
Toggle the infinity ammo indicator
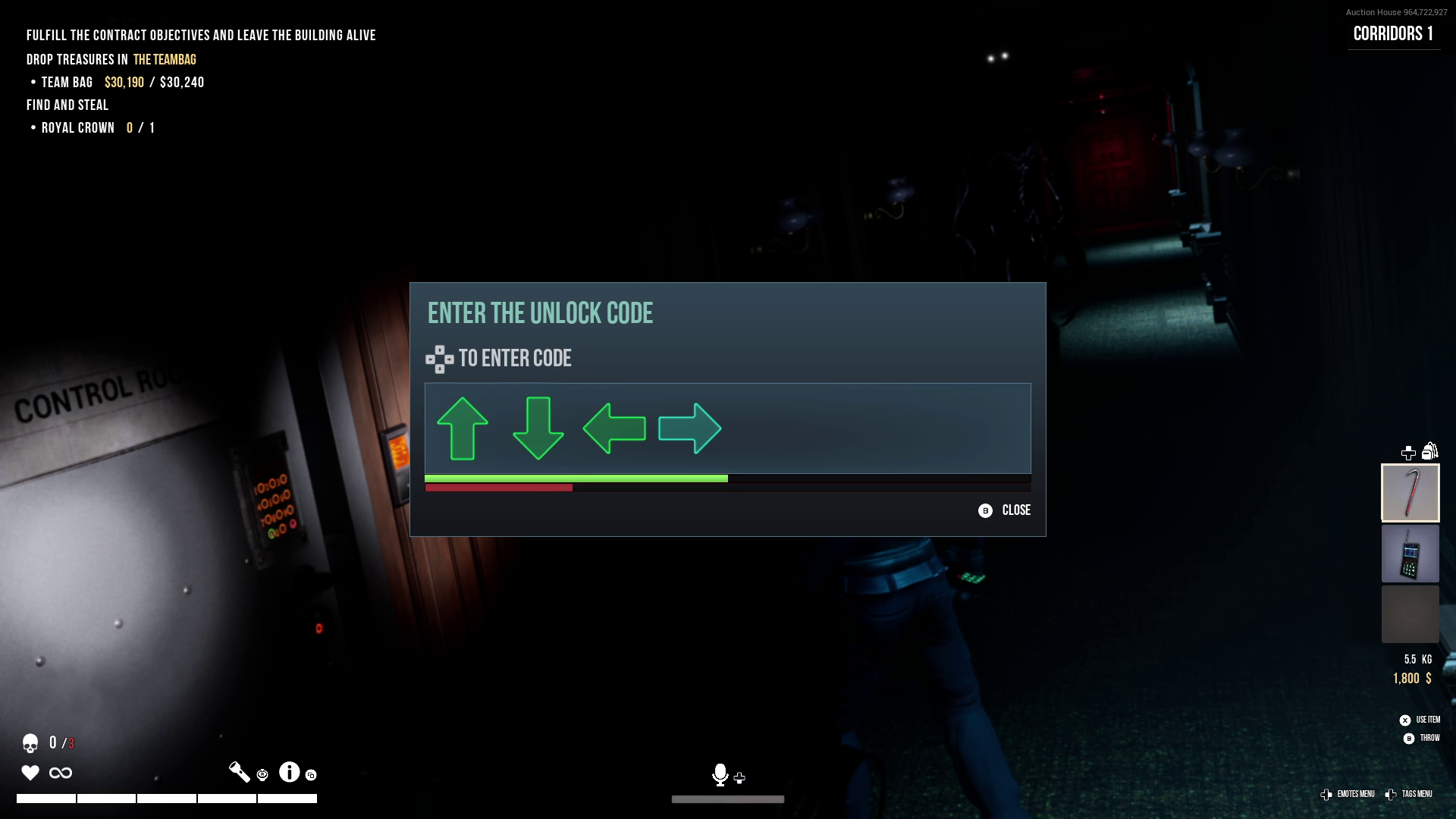[x=61, y=773]
